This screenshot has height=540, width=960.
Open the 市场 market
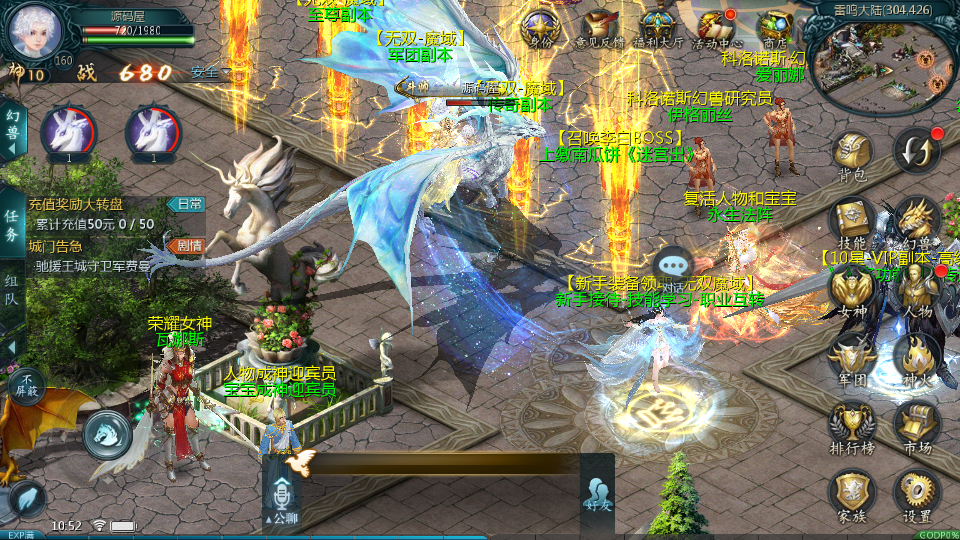[916, 424]
